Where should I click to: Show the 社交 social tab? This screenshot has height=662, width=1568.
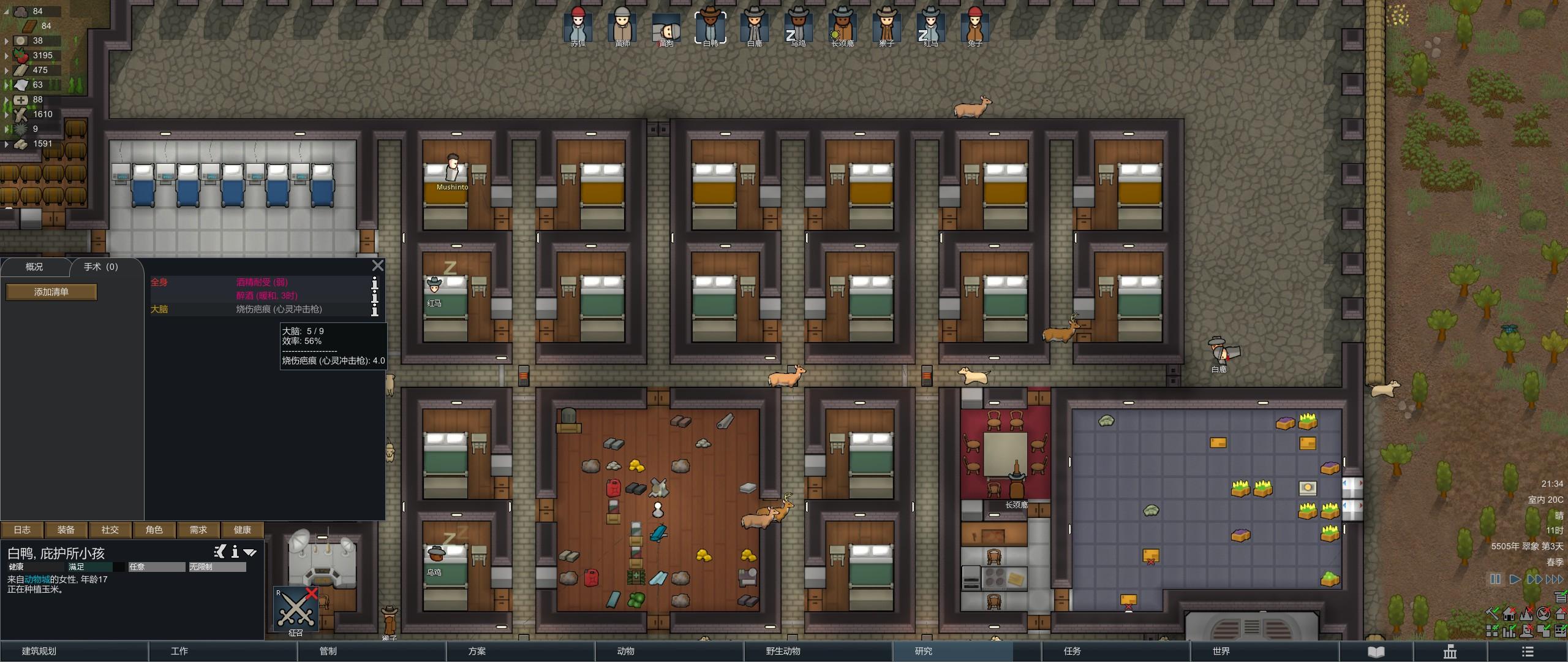110,530
